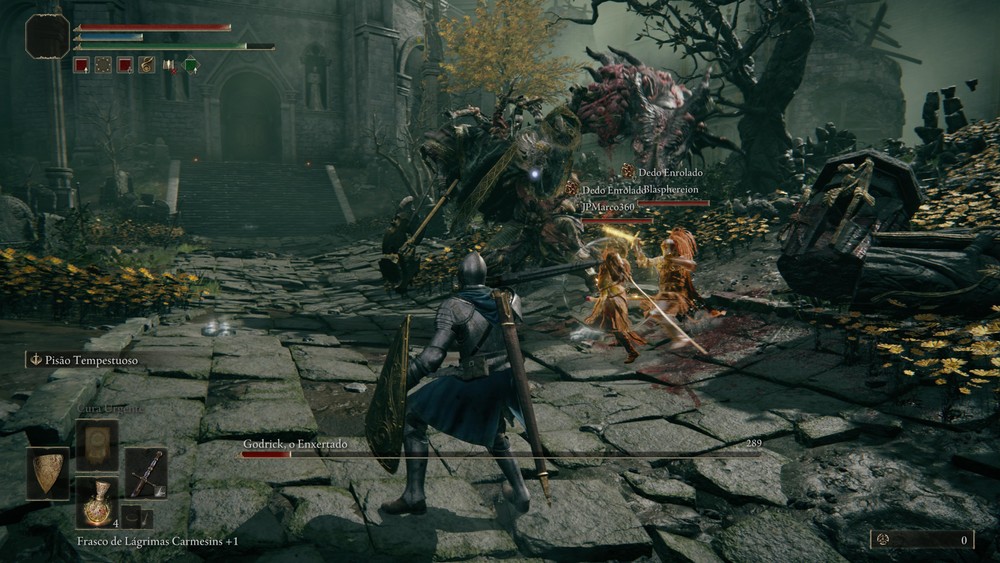
Task: Select the Frasco de Lágrimas Carmesins flask slot
Action: pyautogui.click(x=97, y=502)
